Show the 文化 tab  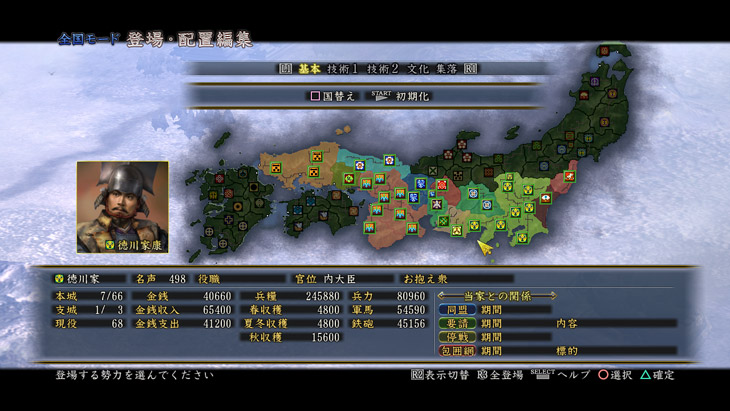pos(417,68)
